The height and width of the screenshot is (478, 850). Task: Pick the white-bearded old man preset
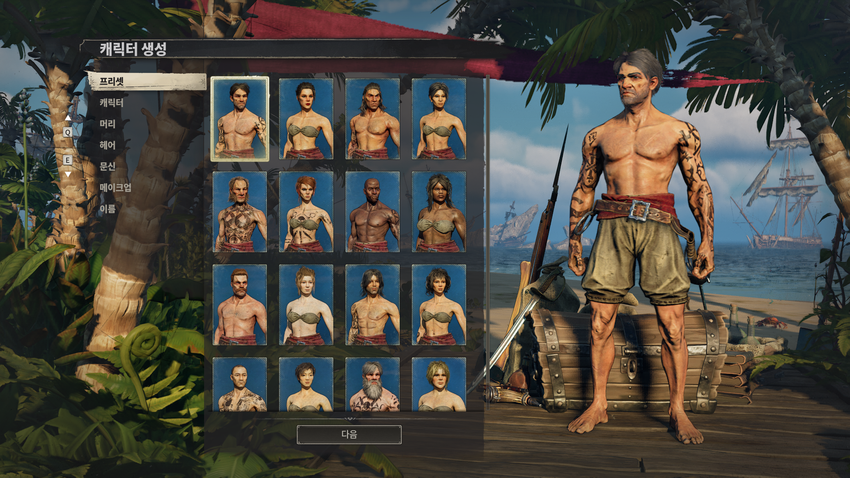(373, 386)
